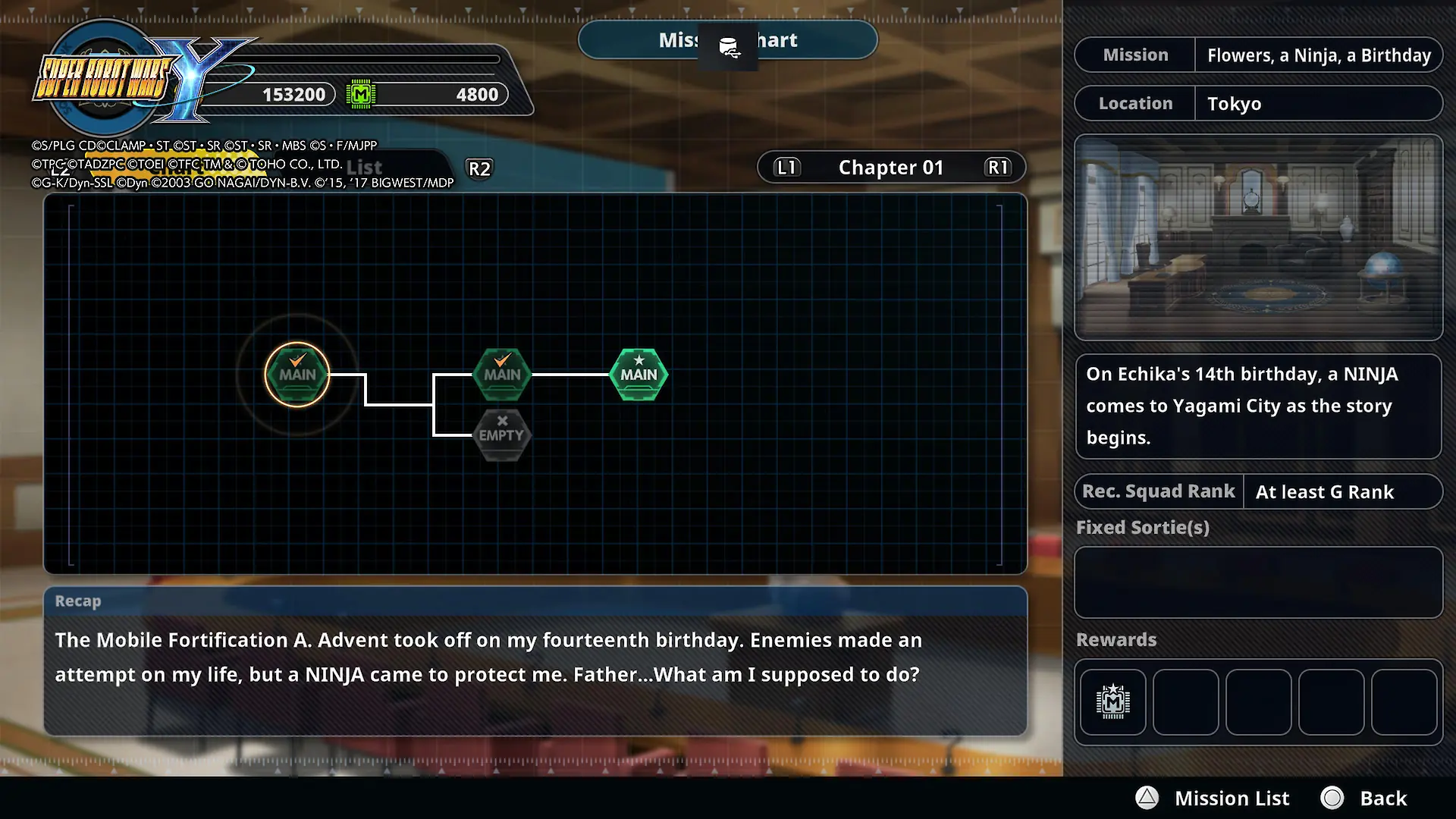Open the Chapter 01 selector
The width and height of the screenshot is (1456, 819).
pyautogui.click(x=891, y=168)
